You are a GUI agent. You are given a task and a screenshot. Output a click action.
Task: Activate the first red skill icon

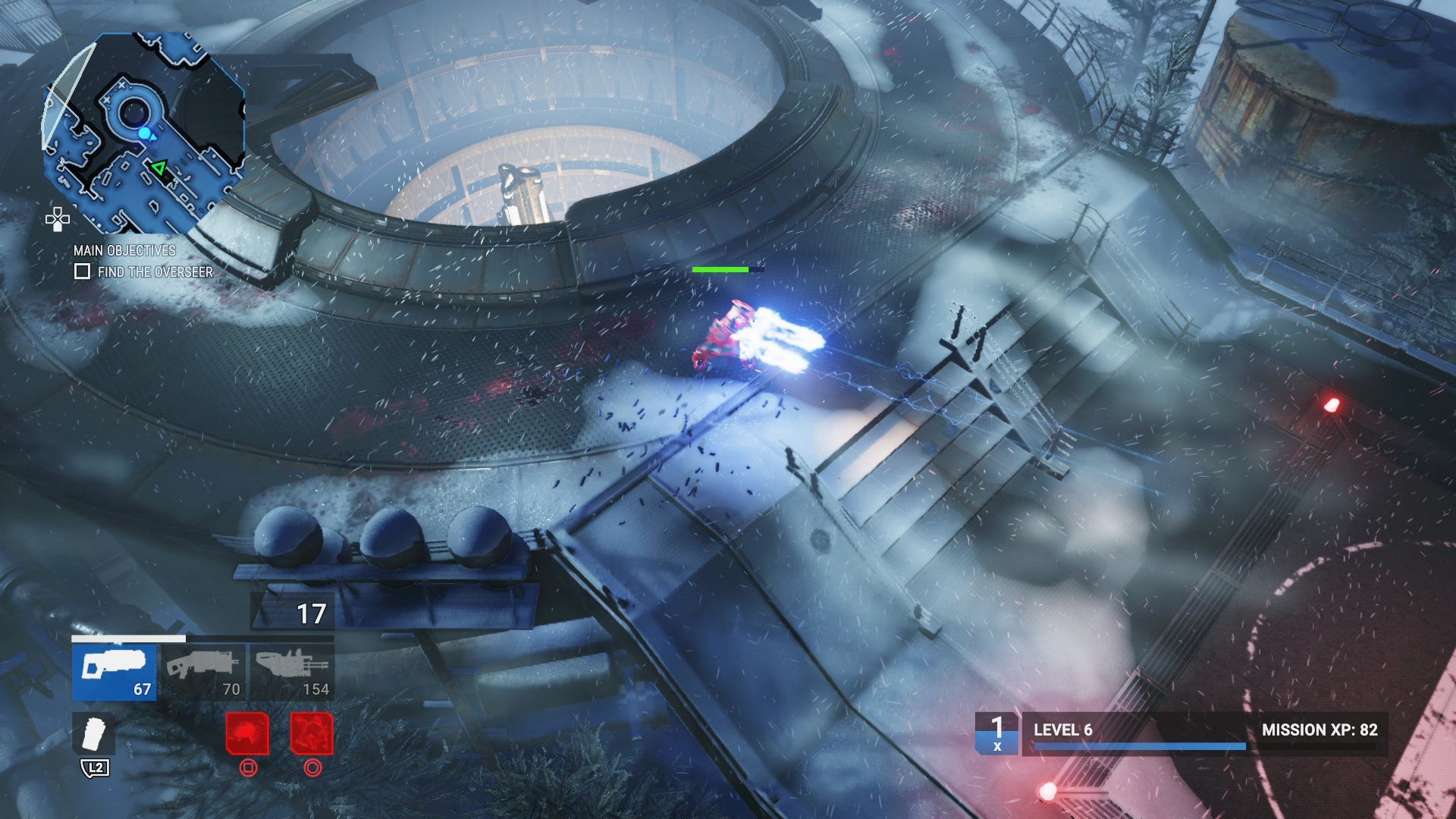click(x=247, y=733)
